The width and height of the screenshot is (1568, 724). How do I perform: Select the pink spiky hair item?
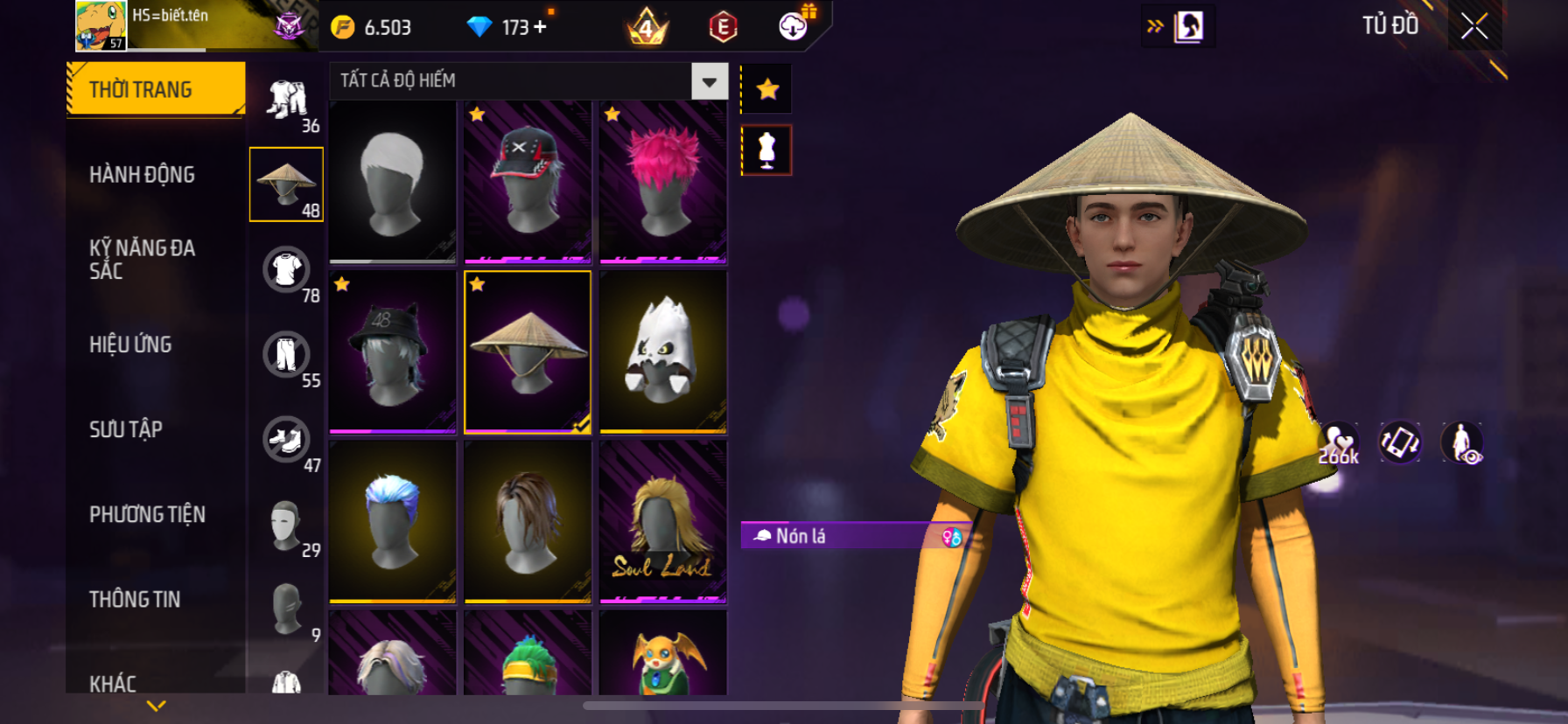point(663,182)
